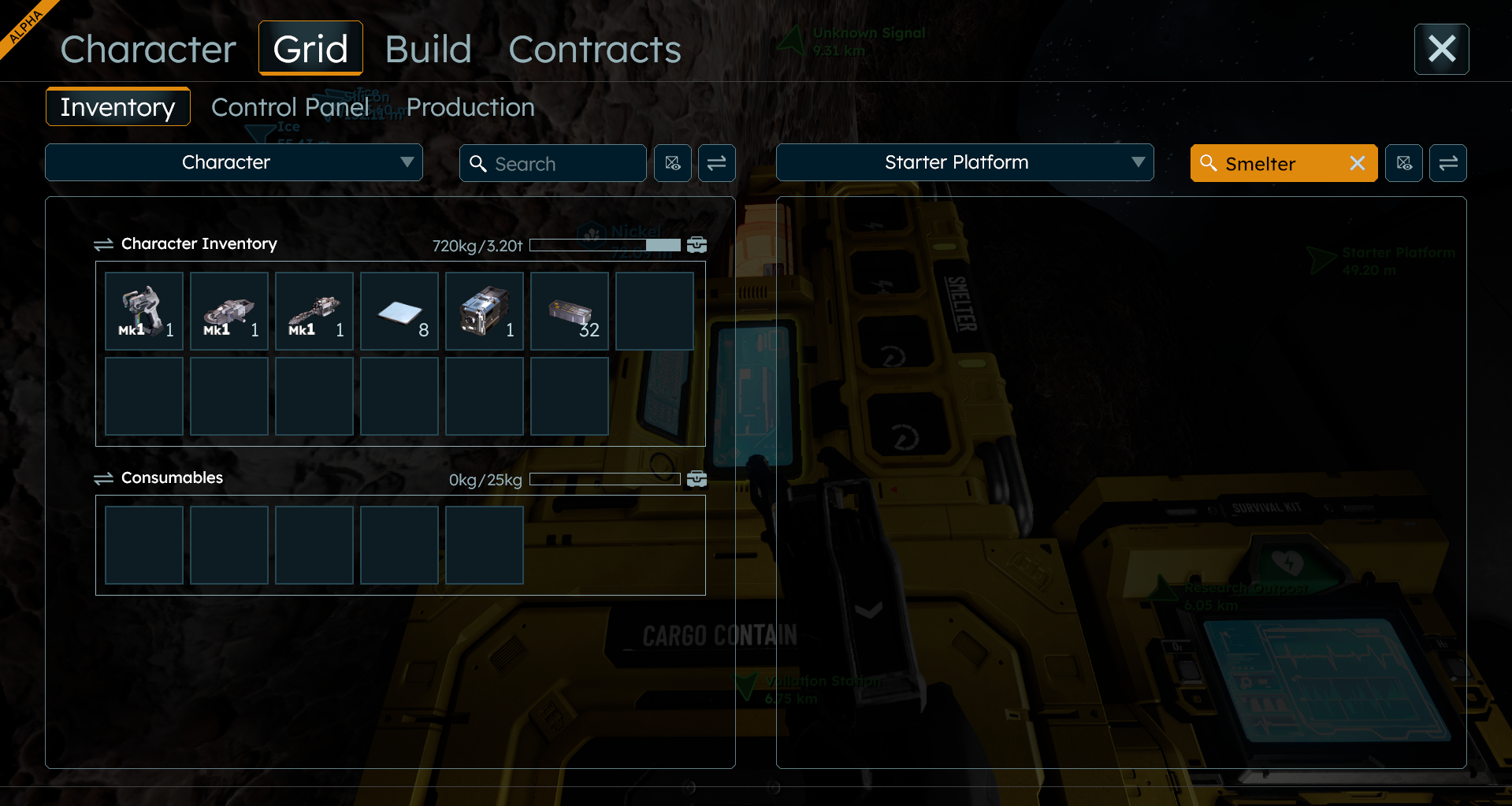
Task: Open the Control Panel sub-tab
Action: coord(290,107)
